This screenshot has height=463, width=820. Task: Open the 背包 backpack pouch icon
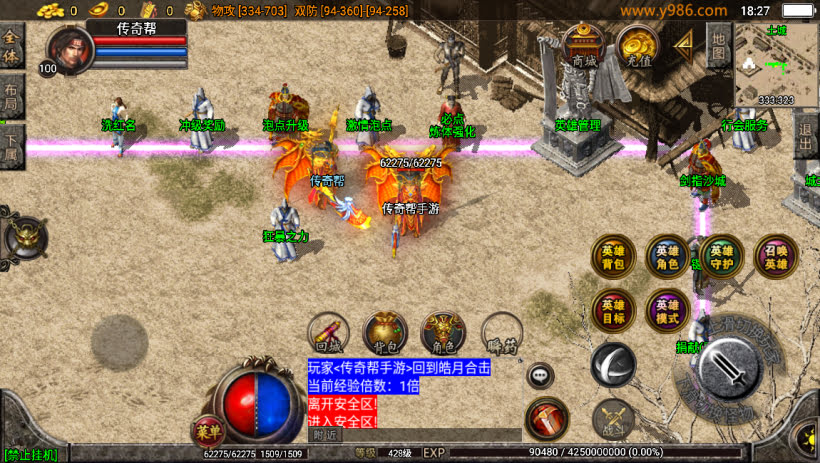[384, 333]
